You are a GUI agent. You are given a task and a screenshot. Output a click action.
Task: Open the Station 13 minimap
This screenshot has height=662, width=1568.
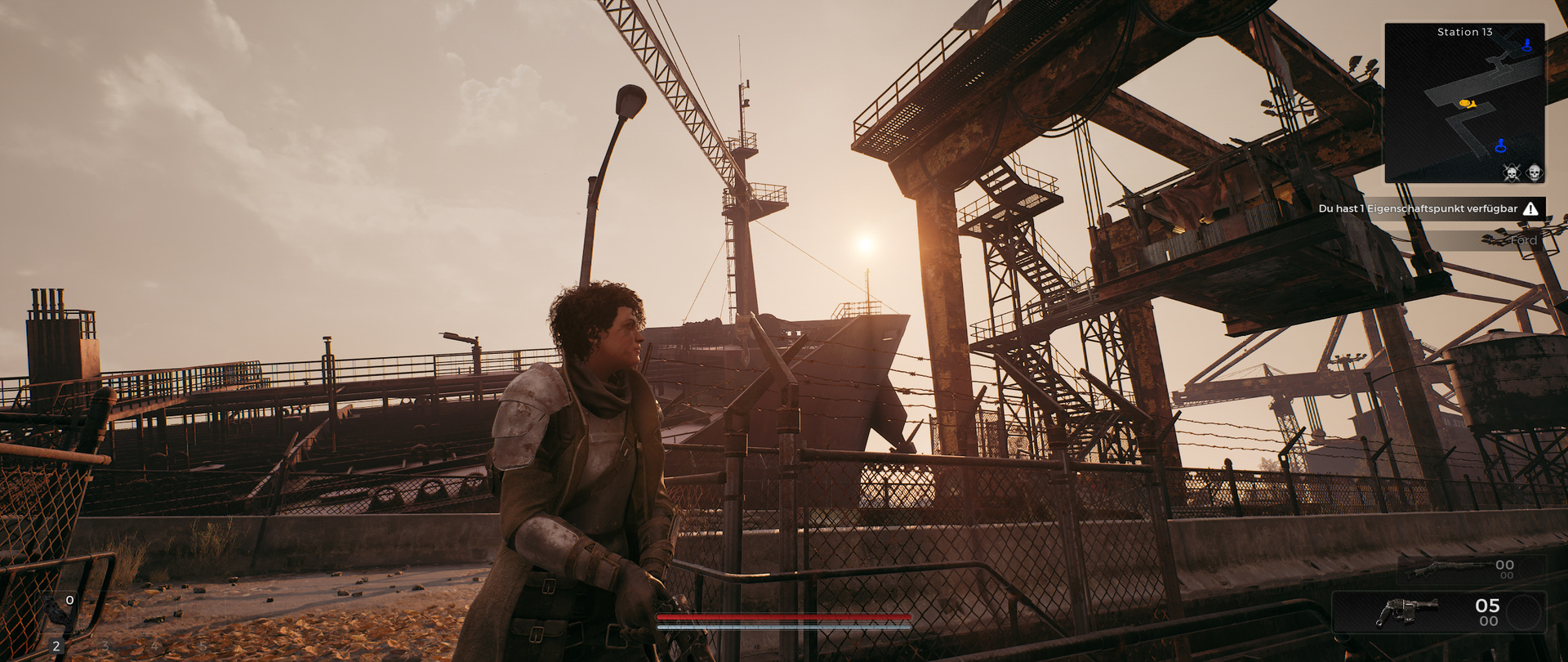[x=1464, y=102]
